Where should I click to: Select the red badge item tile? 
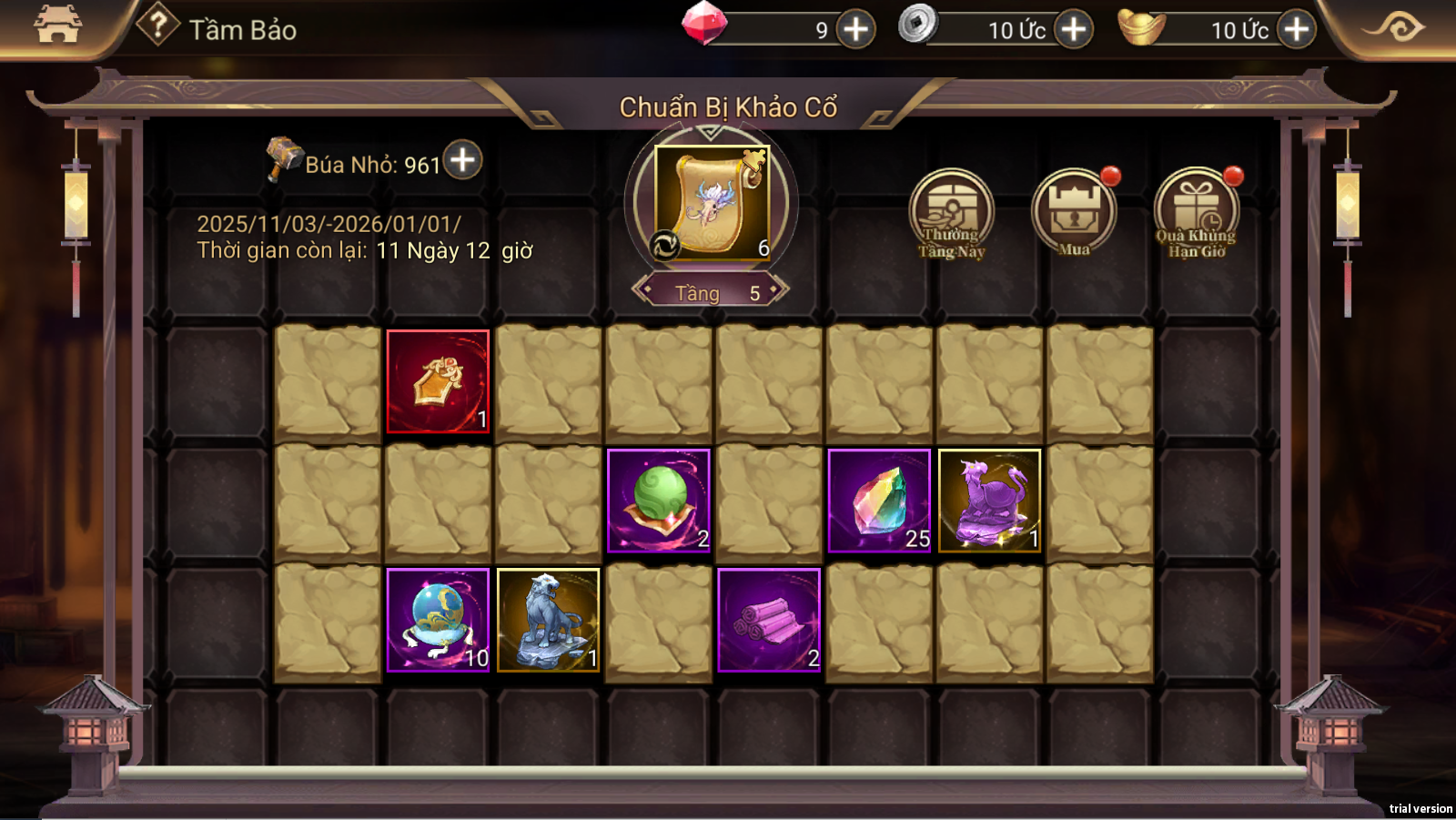[x=438, y=381]
